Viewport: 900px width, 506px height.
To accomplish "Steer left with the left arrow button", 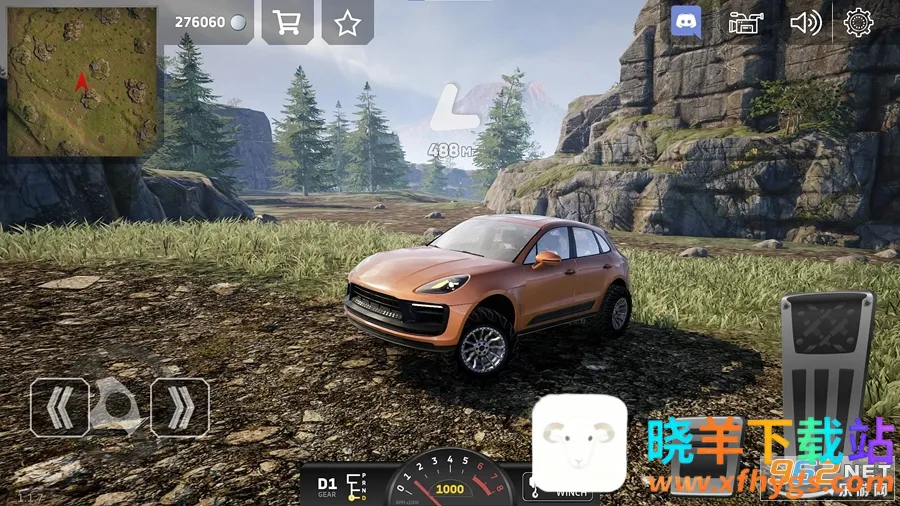I will coord(59,407).
